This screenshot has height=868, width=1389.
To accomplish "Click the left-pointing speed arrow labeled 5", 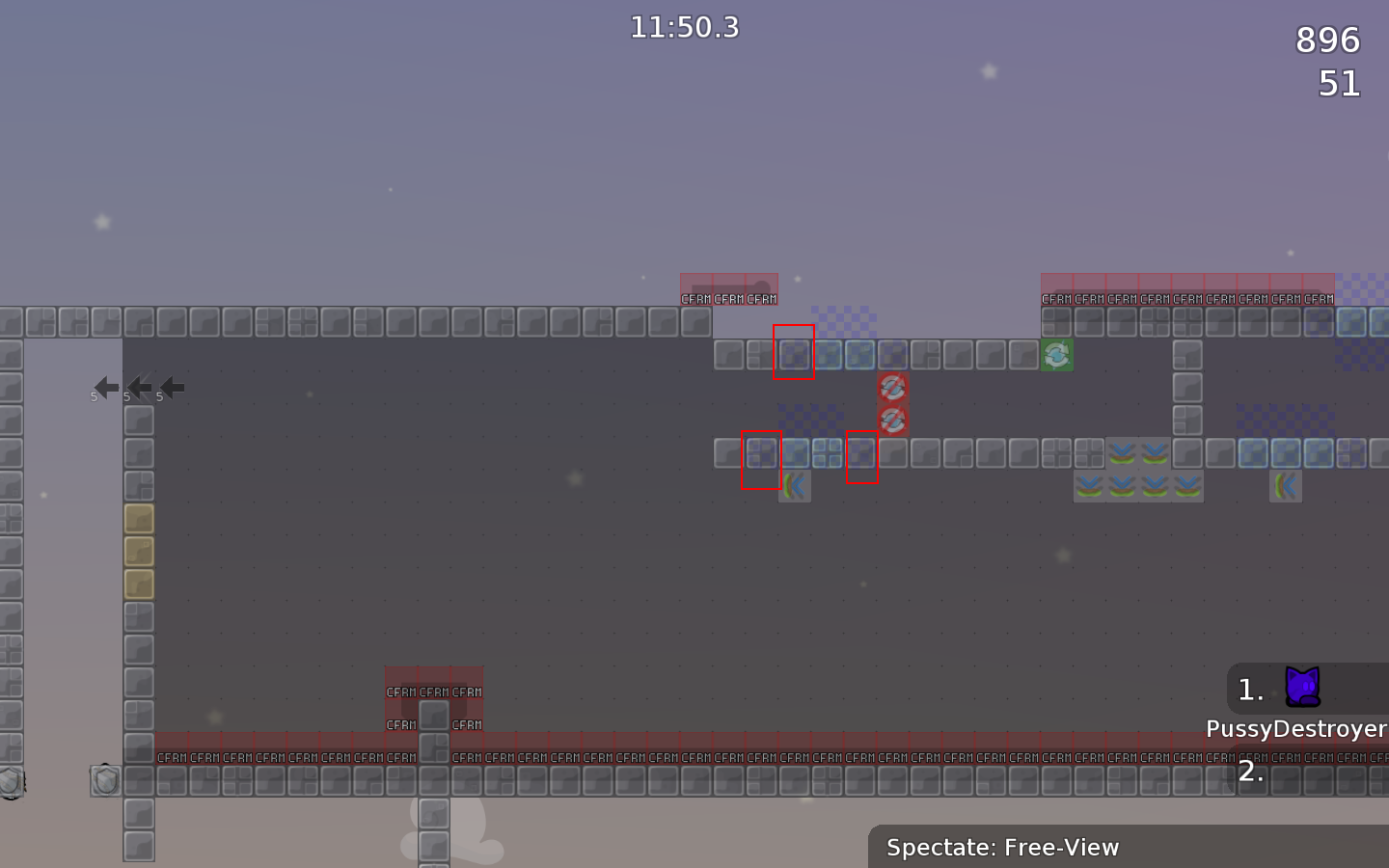I will pyautogui.click(x=104, y=388).
